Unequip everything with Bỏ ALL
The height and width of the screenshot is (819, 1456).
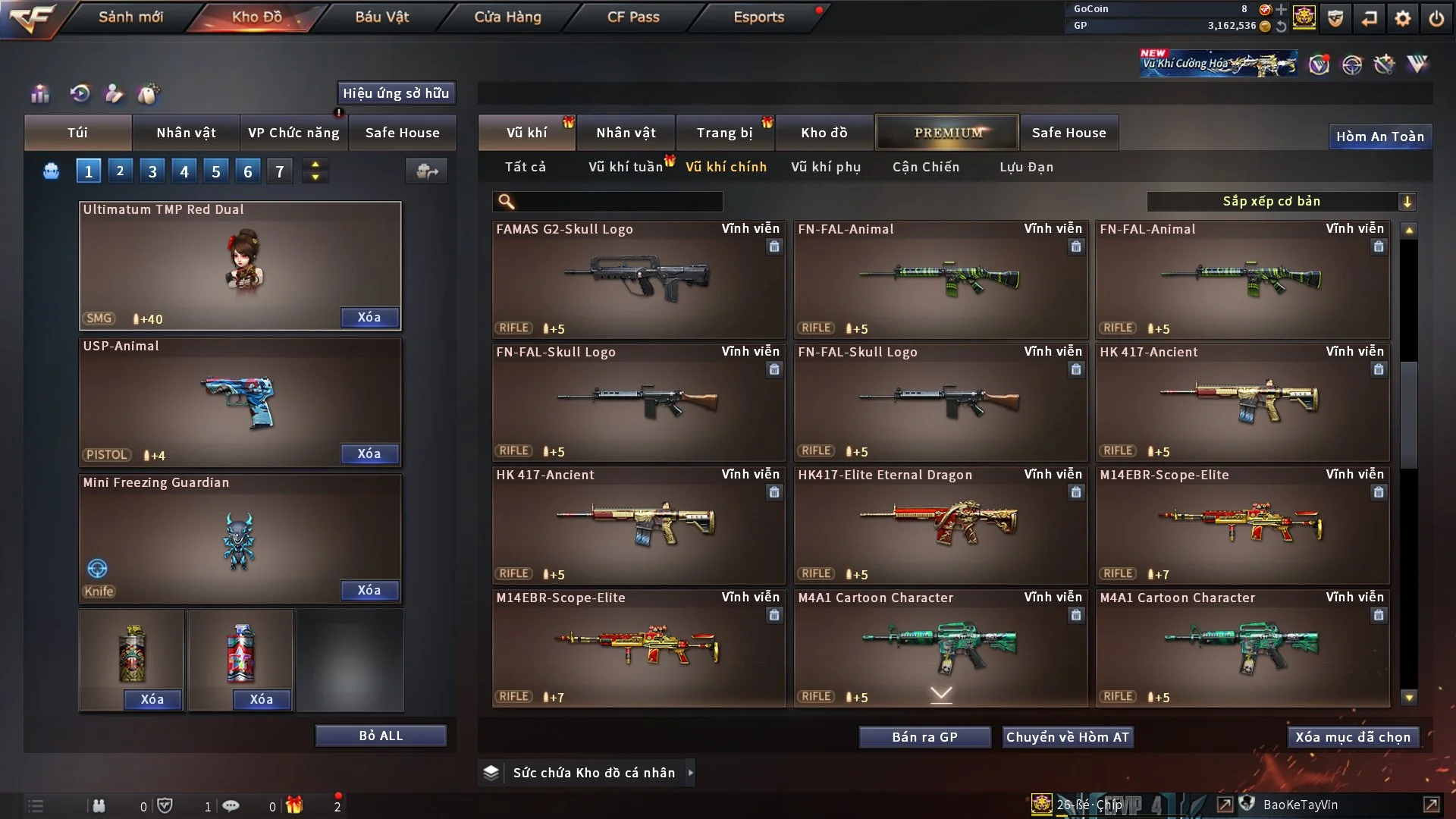(x=381, y=736)
